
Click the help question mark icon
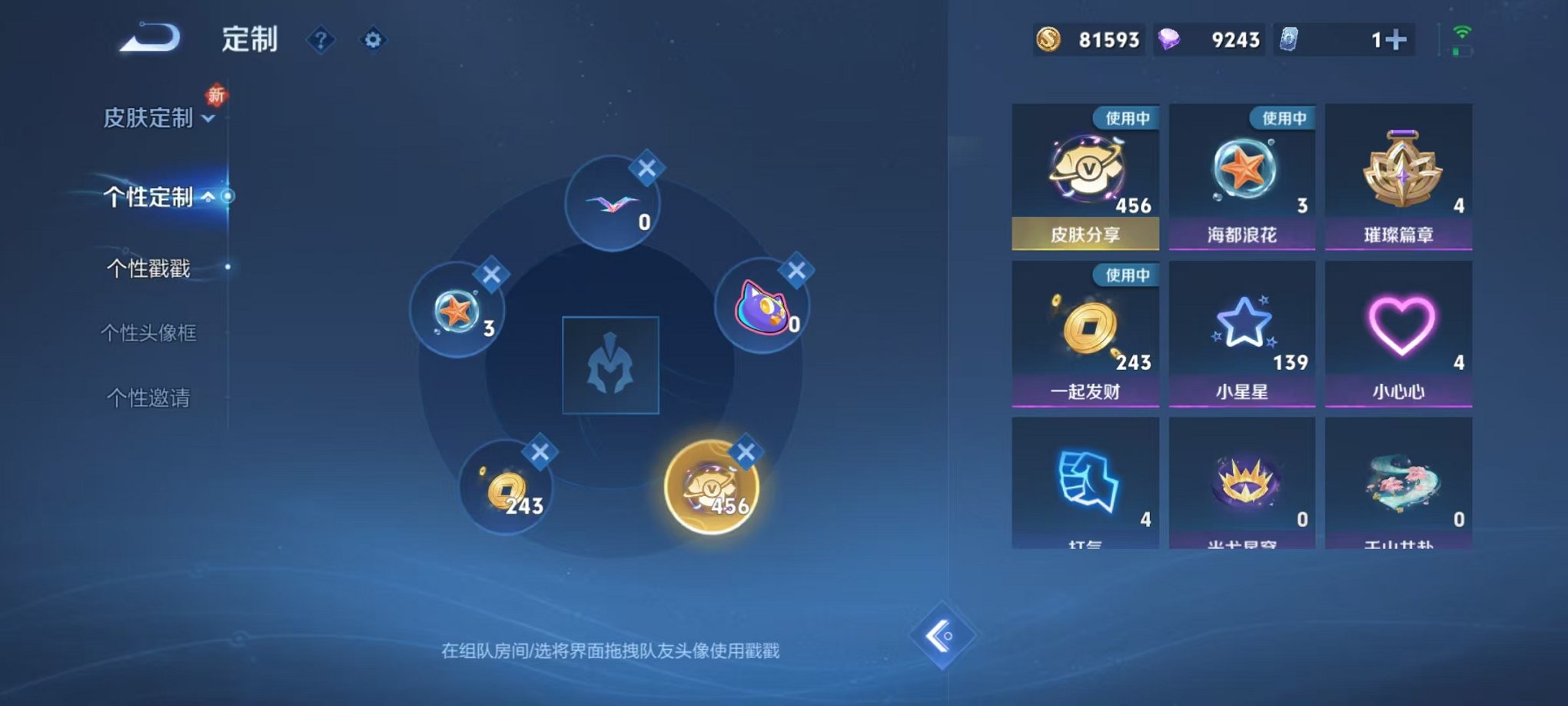320,40
